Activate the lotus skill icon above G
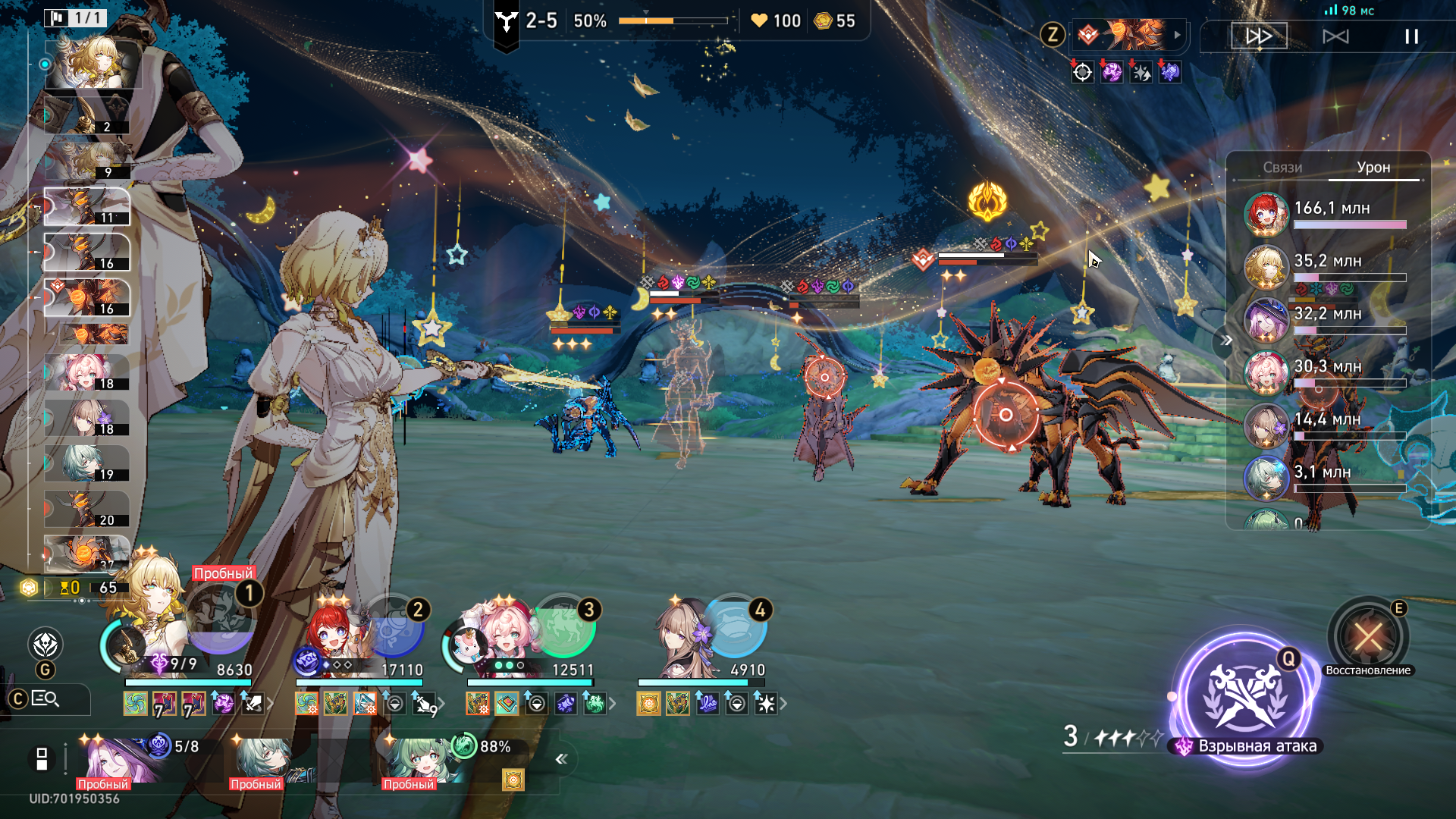Screen dimensions: 1456x819 (45, 645)
